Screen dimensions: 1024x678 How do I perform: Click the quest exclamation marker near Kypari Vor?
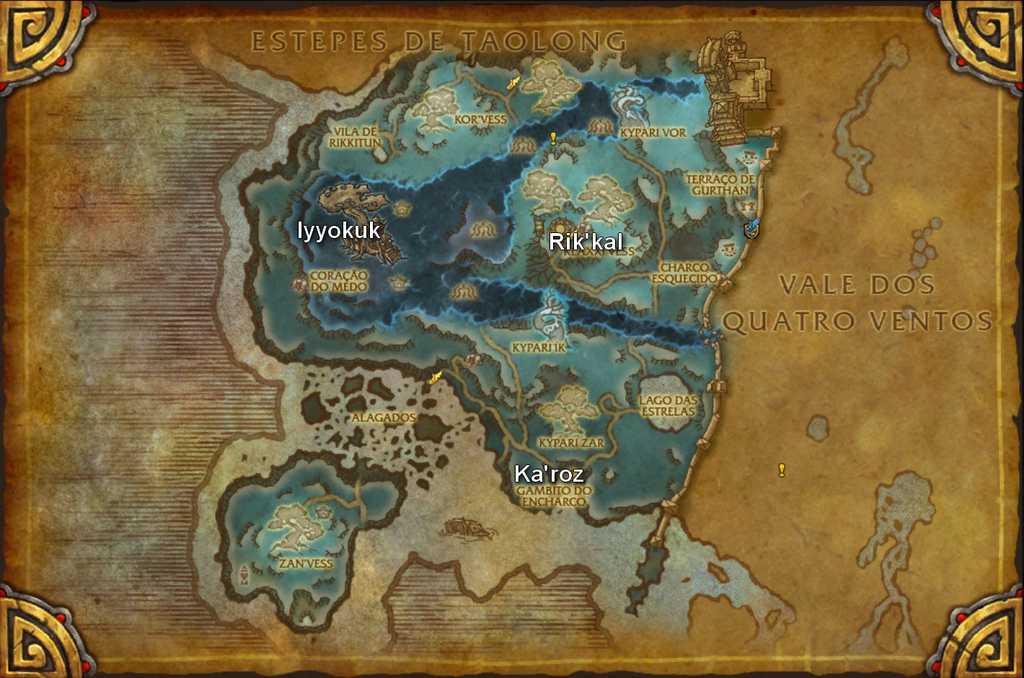tap(553, 139)
